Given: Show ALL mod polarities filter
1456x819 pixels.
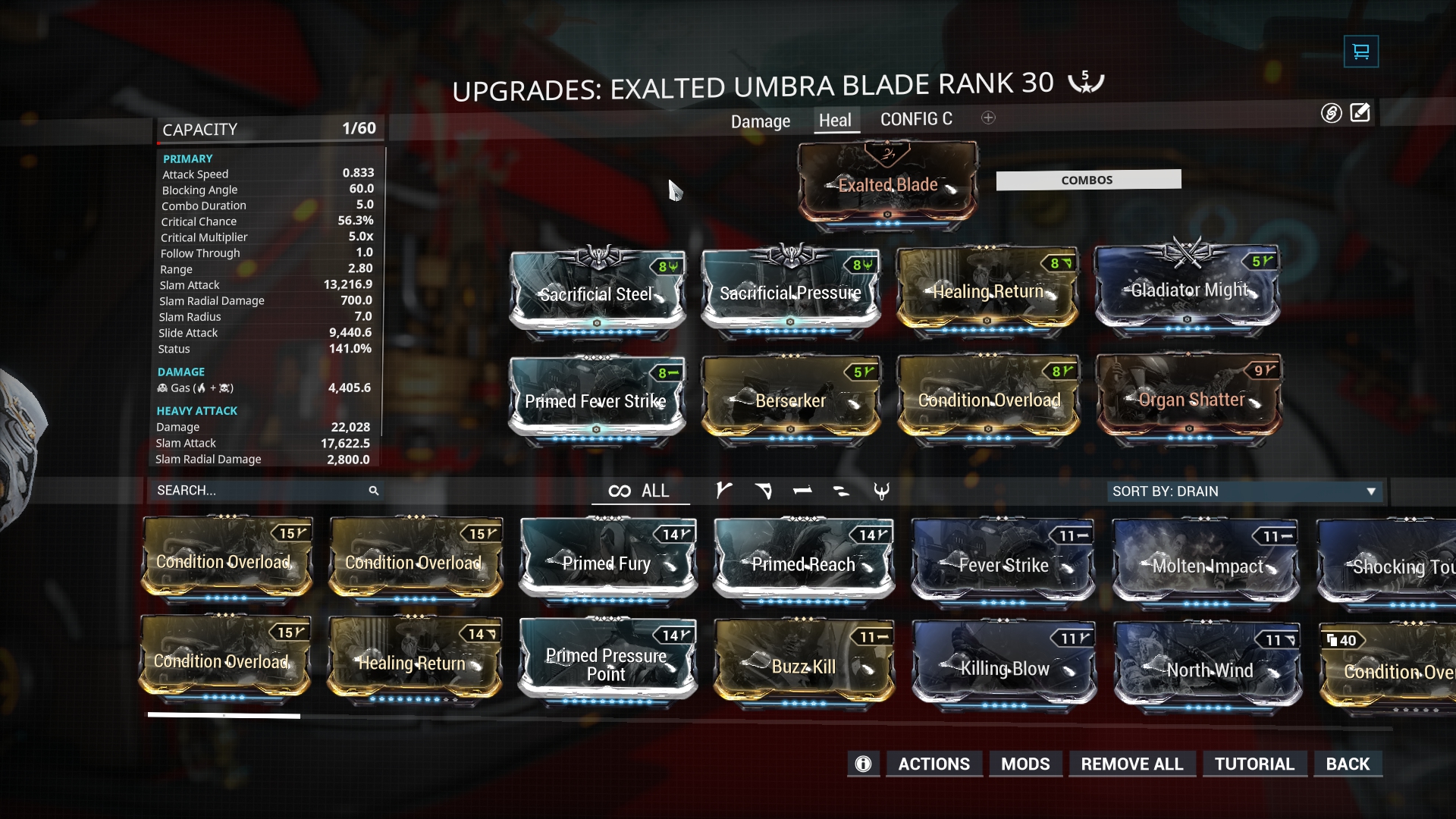Looking at the screenshot, I should (x=639, y=491).
